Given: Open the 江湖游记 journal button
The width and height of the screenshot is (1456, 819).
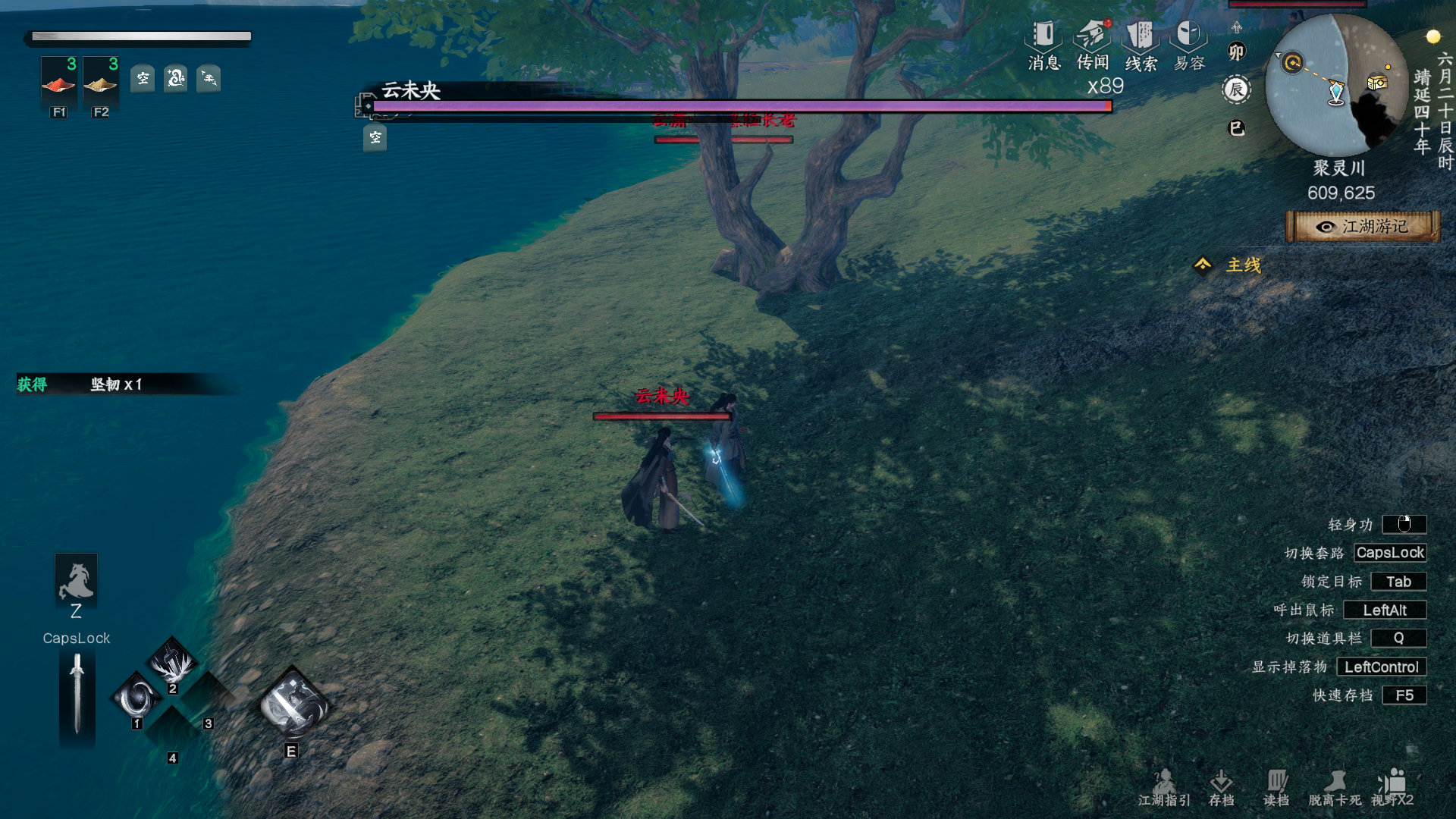Looking at the screenshot, I should point(1363,227).
